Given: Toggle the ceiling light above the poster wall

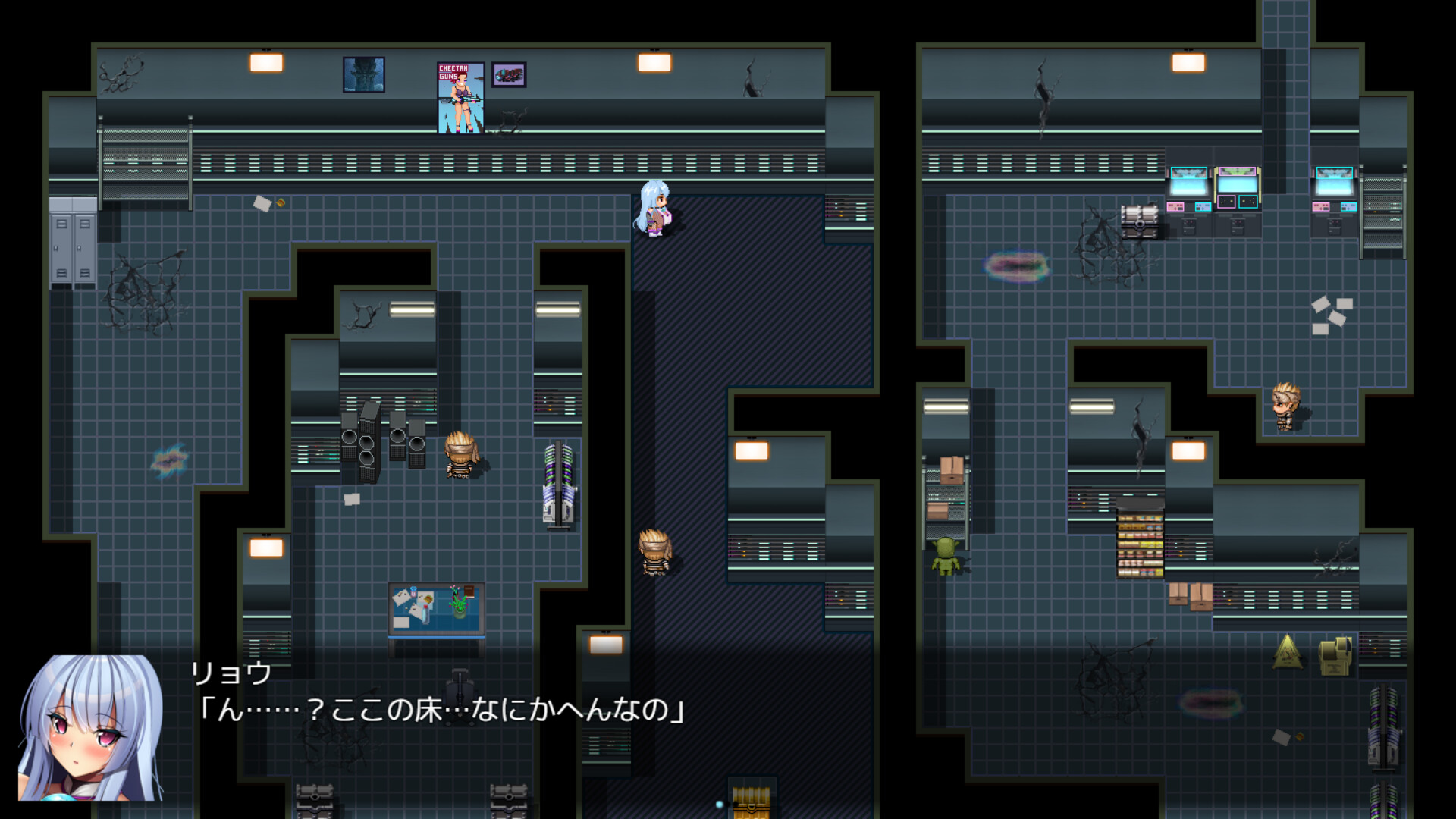Looking at the screenshot, I should (x=265, y=61).
